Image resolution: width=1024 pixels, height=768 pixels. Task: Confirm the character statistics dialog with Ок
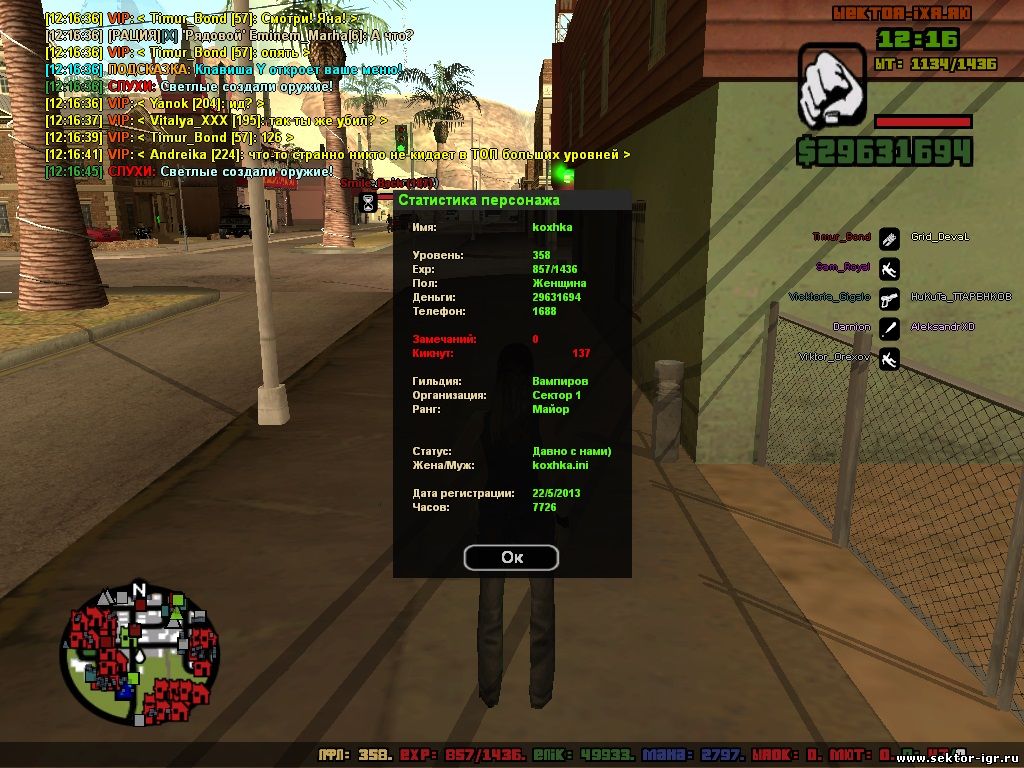pyautogui.click(x=511, y=558)
